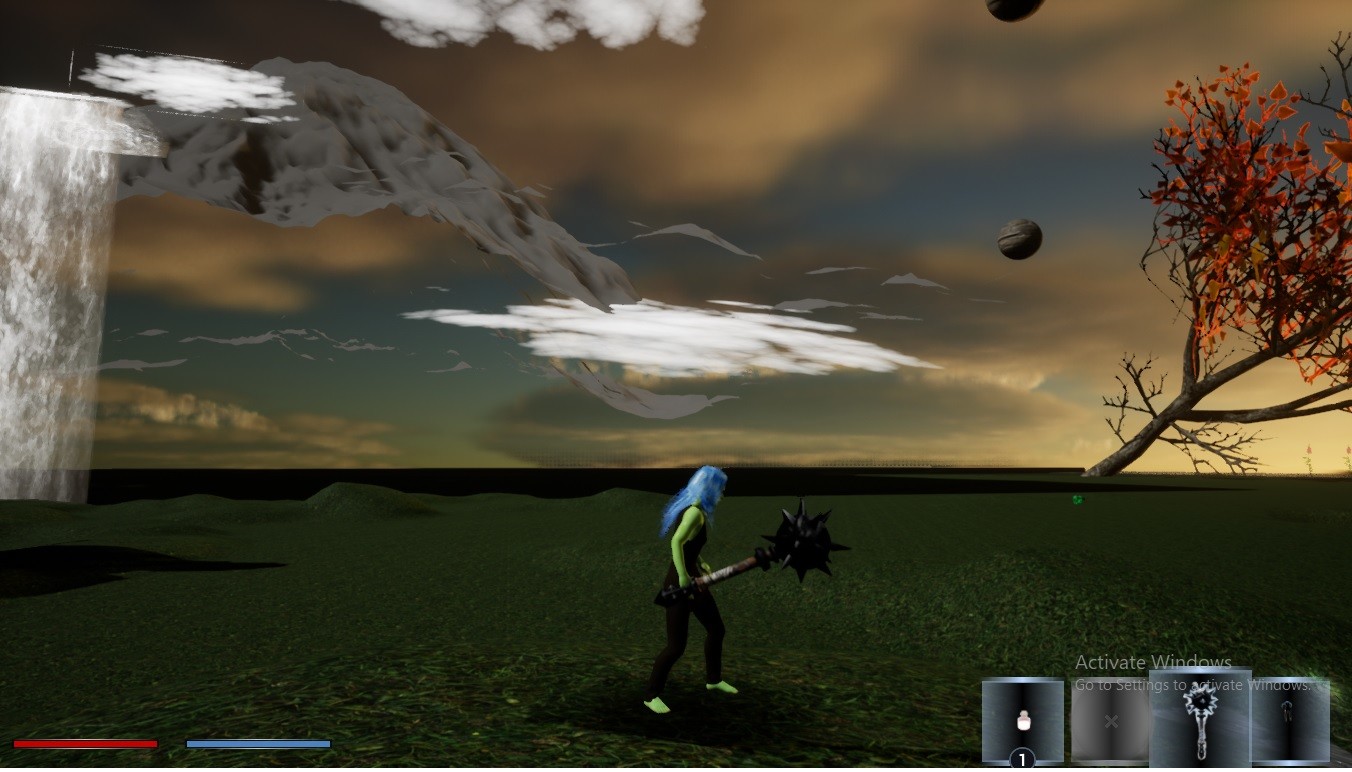Click the blue stamina bar
This screenshot has width=1352, height=772.
258,744
